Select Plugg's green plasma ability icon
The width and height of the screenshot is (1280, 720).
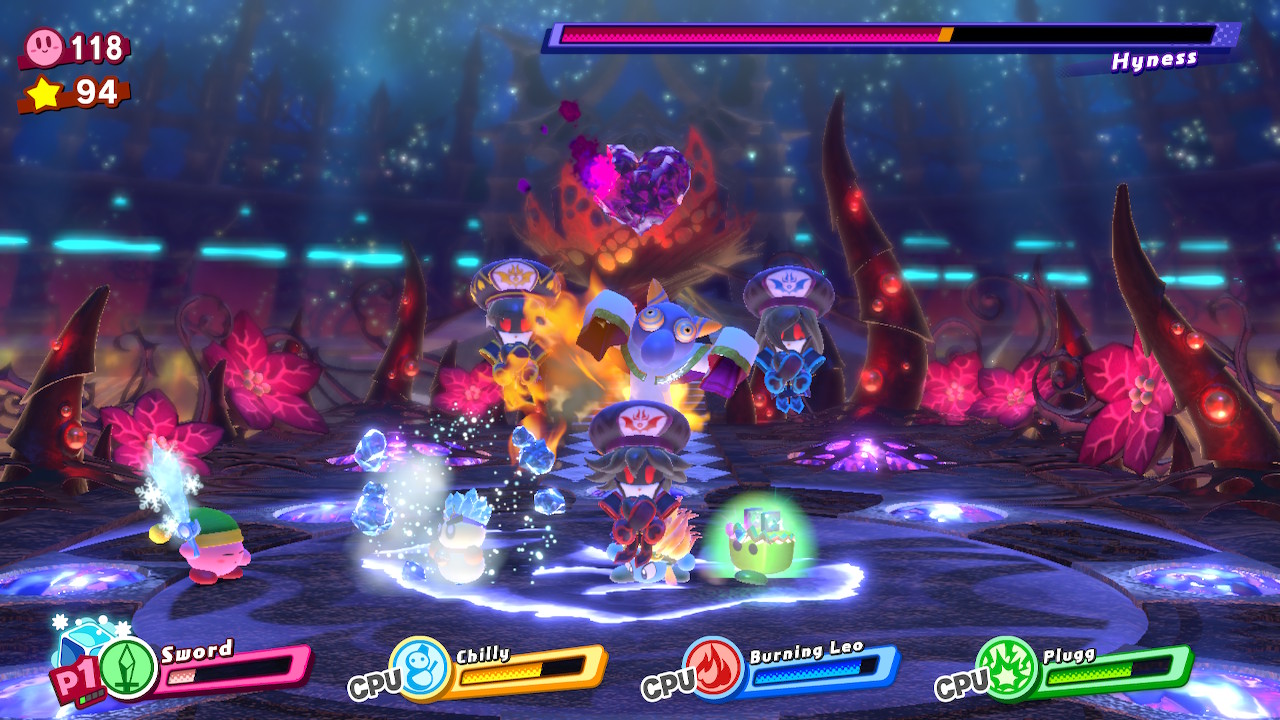click(1007, 667)
